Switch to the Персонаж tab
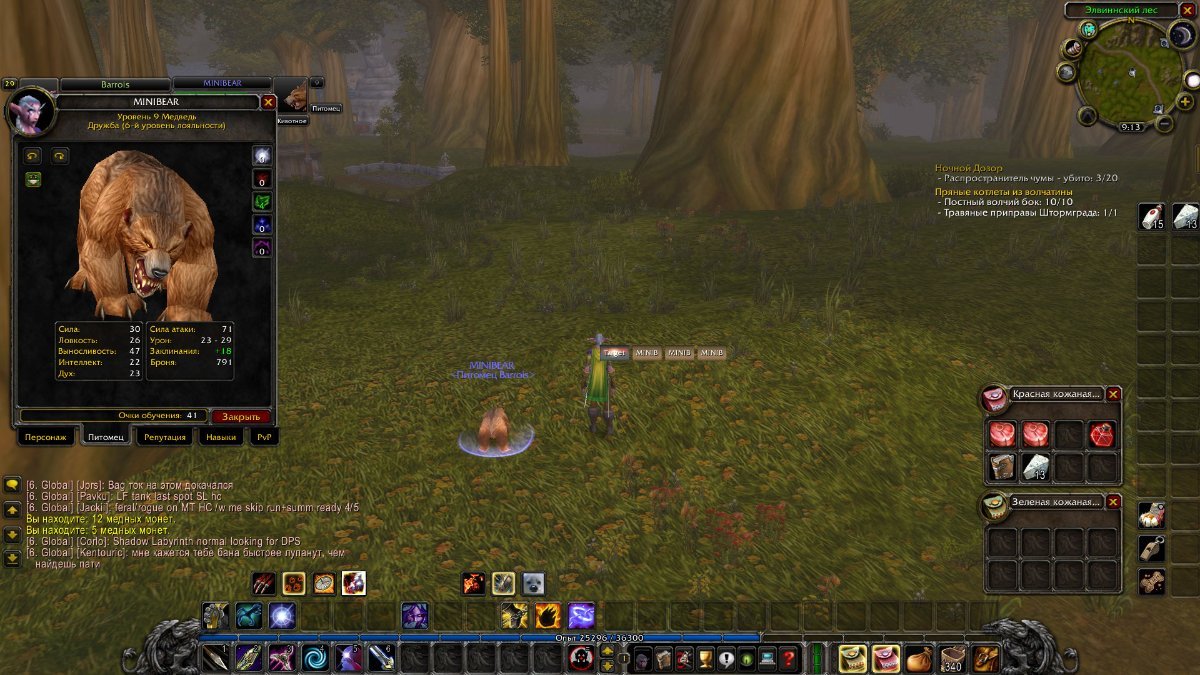1200x675 pixels. pos(46,437)
